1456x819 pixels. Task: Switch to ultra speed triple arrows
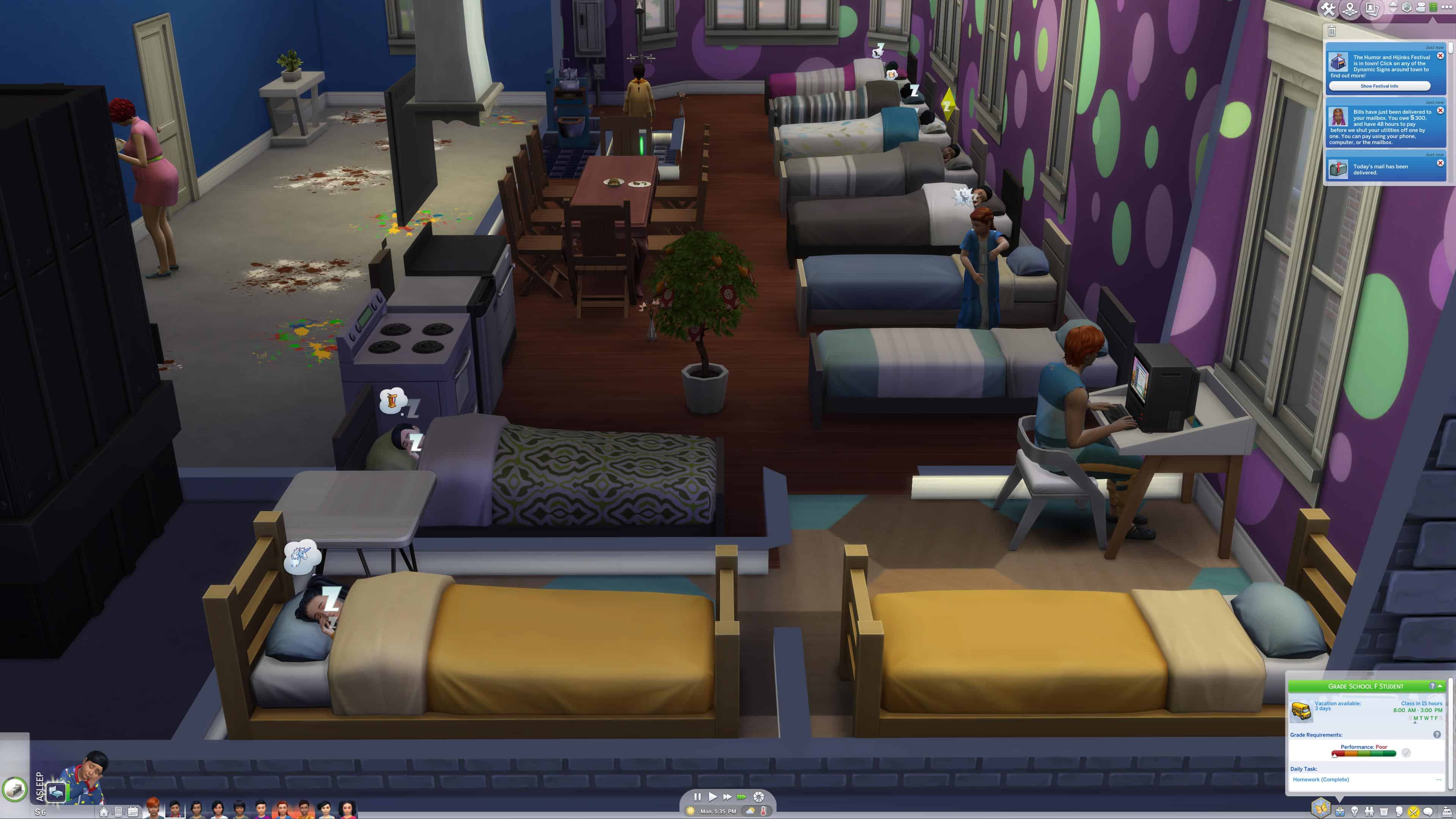tap(742, 797)
